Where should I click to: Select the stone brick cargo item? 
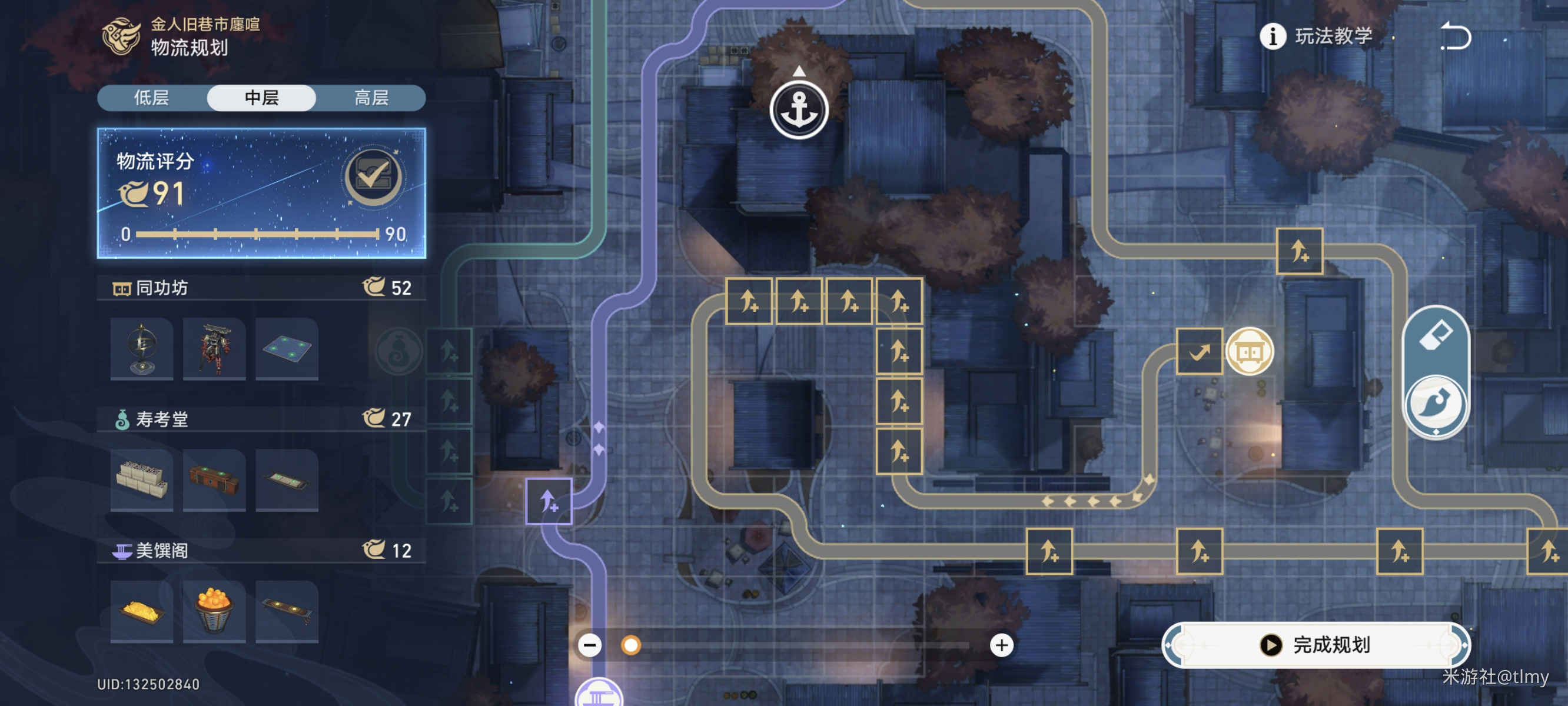point(142,480)
